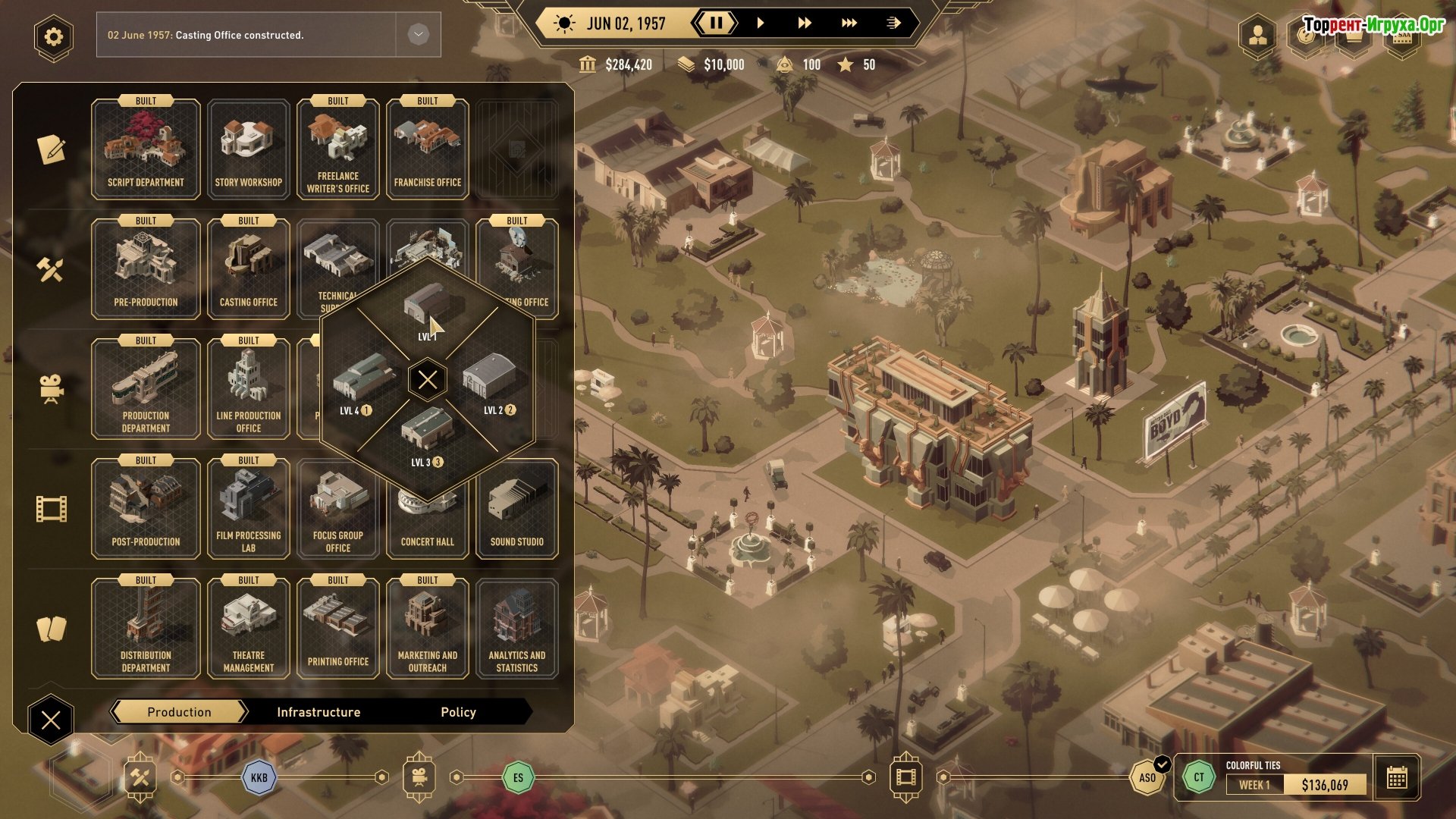Select the Script Department building
1456x819 pixels.
click(146, 149)
